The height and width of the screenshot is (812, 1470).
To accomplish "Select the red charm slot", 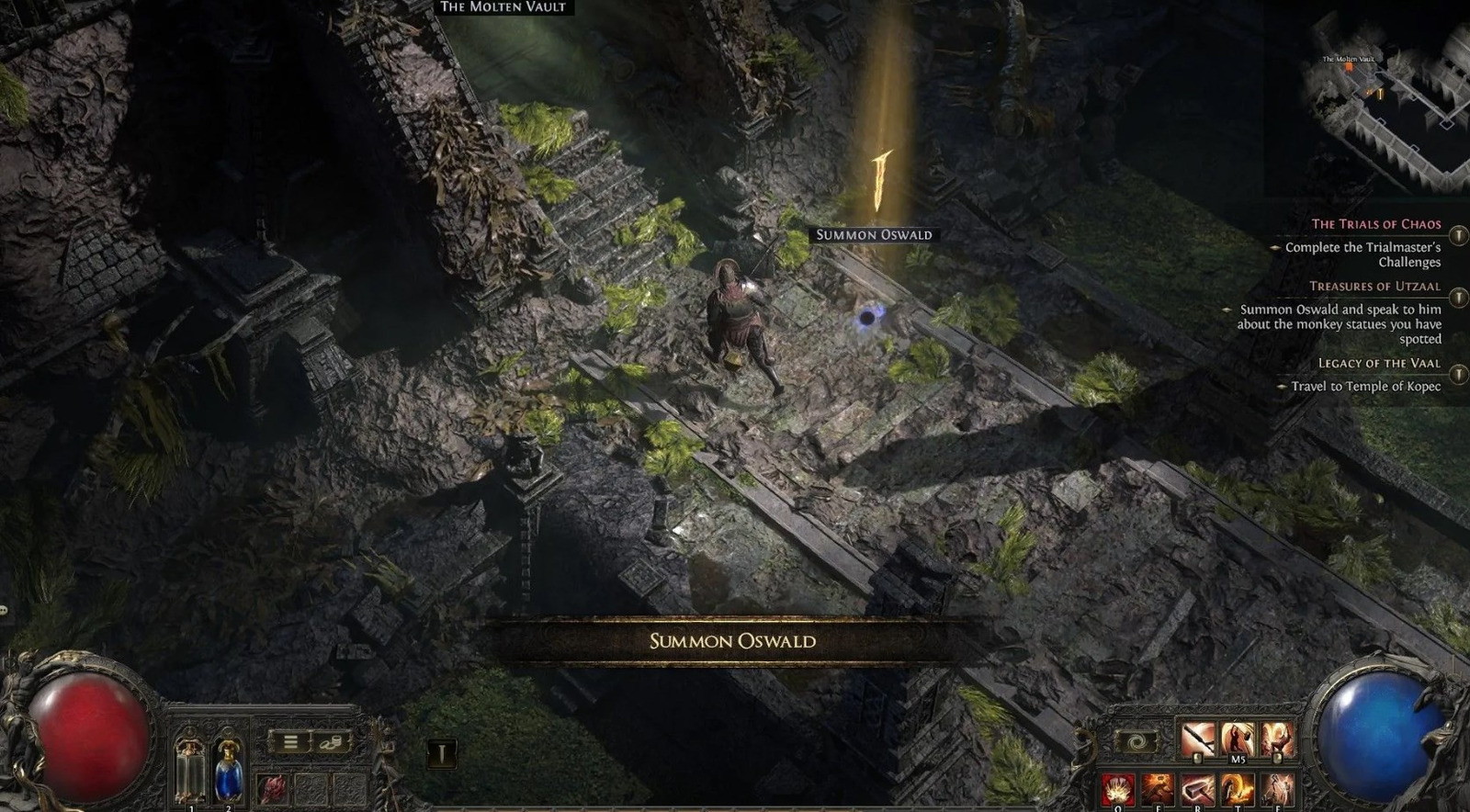I will (273, 789).
